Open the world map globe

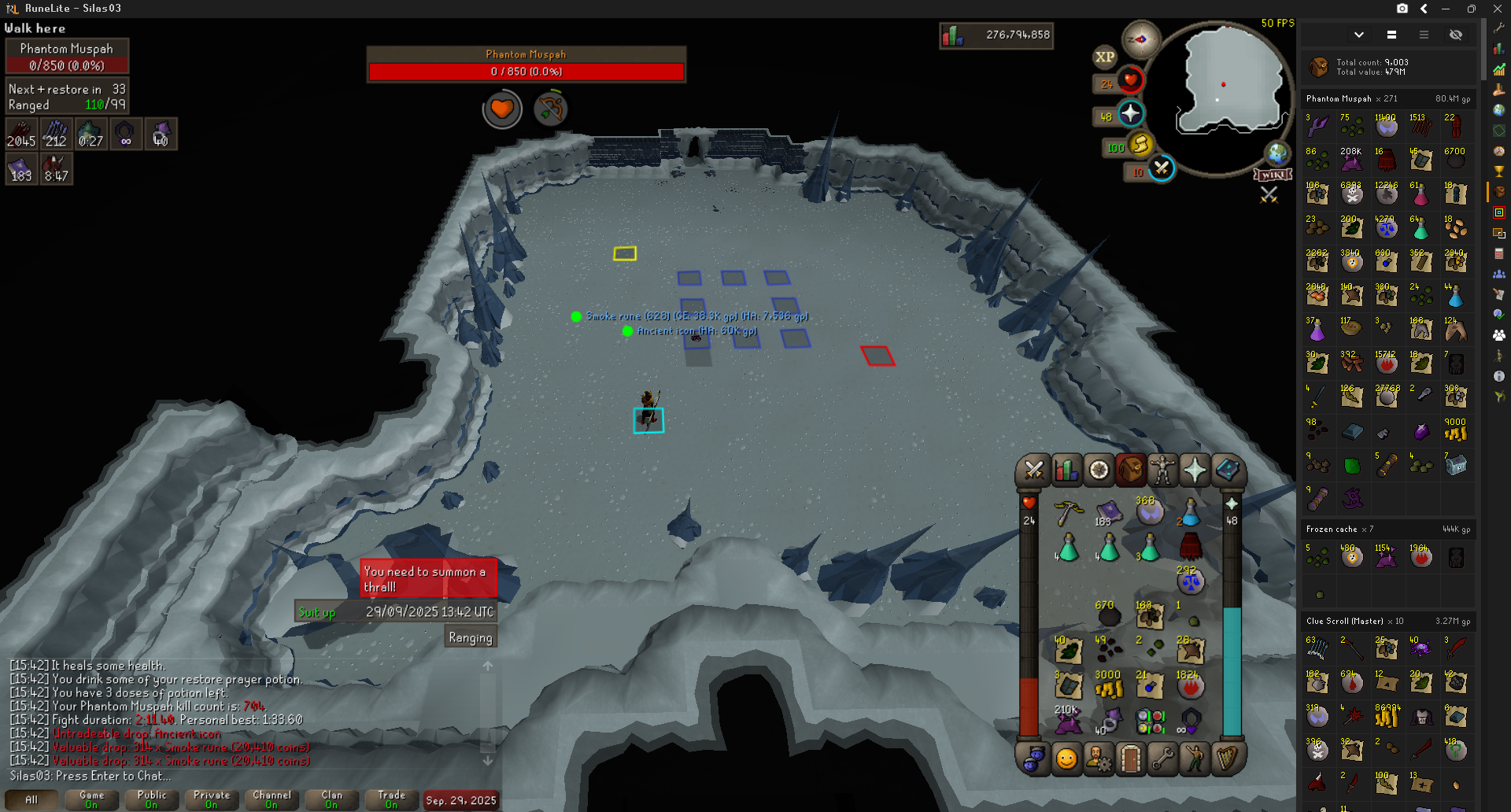[1276, 153]
